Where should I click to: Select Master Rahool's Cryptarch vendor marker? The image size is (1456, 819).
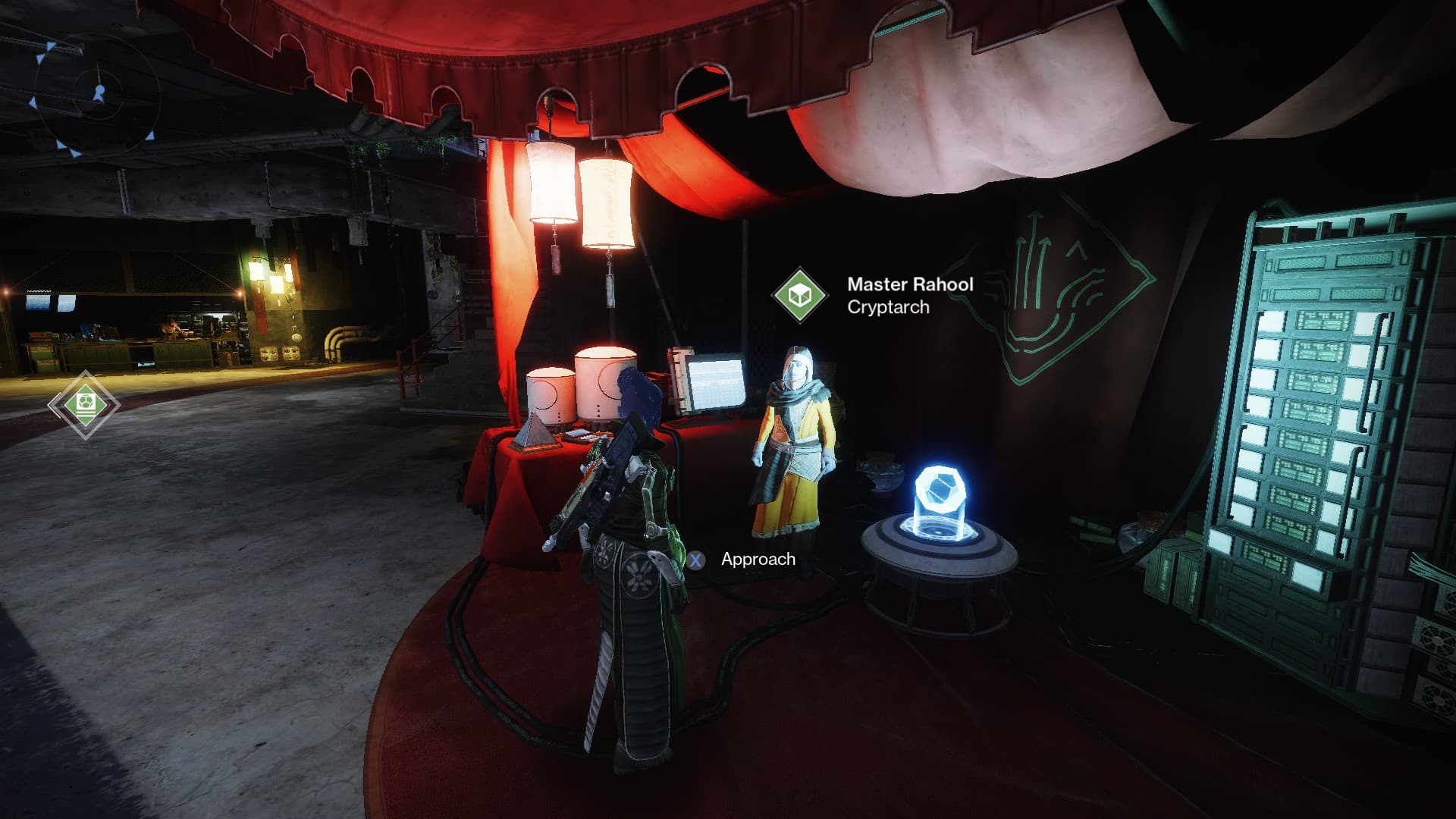pyautogui.click(x=799, y=295)
